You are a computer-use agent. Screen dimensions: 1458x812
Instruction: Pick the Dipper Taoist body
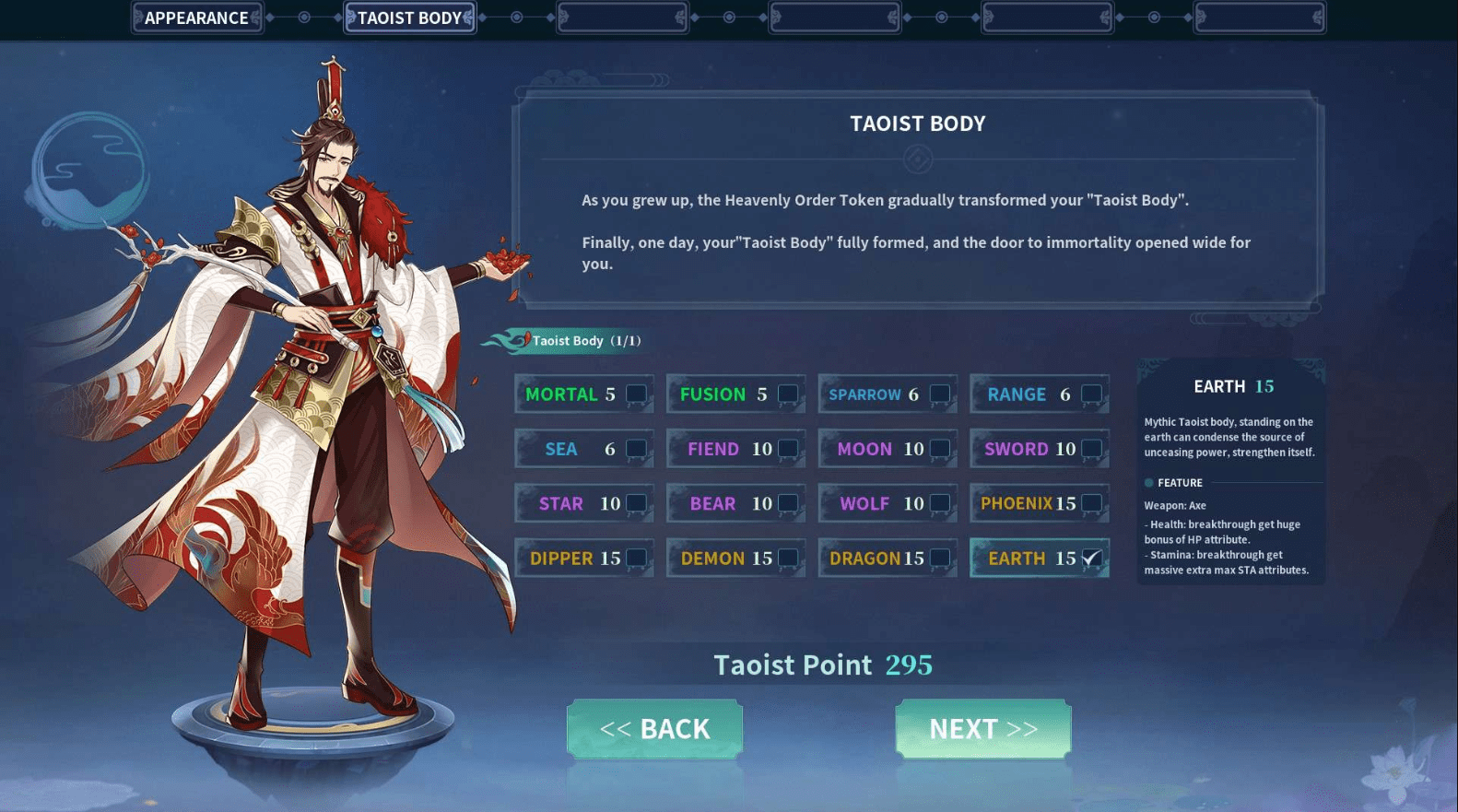[x=636, y=559]
